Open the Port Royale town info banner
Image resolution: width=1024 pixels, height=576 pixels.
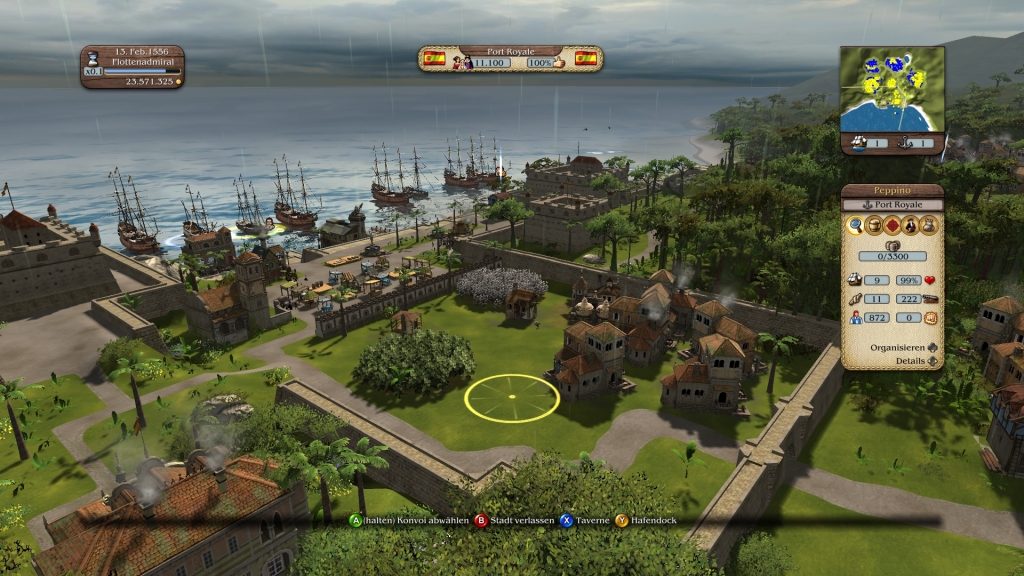[510, 57]
